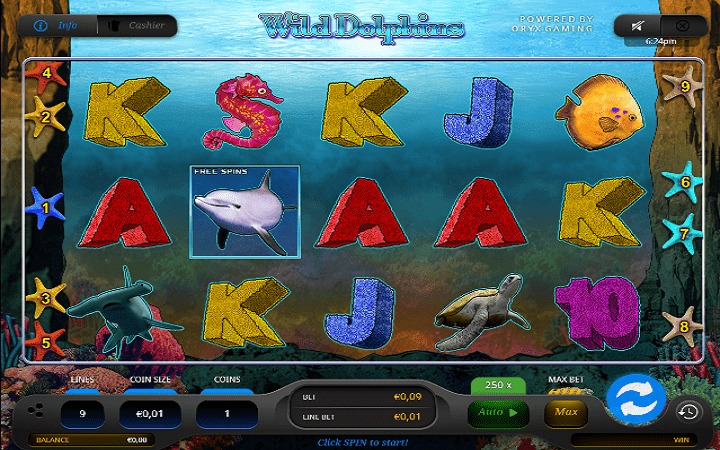The image size is (720, 450).
Task: Adjust the Coin Size value
Action: pos(149,412)
